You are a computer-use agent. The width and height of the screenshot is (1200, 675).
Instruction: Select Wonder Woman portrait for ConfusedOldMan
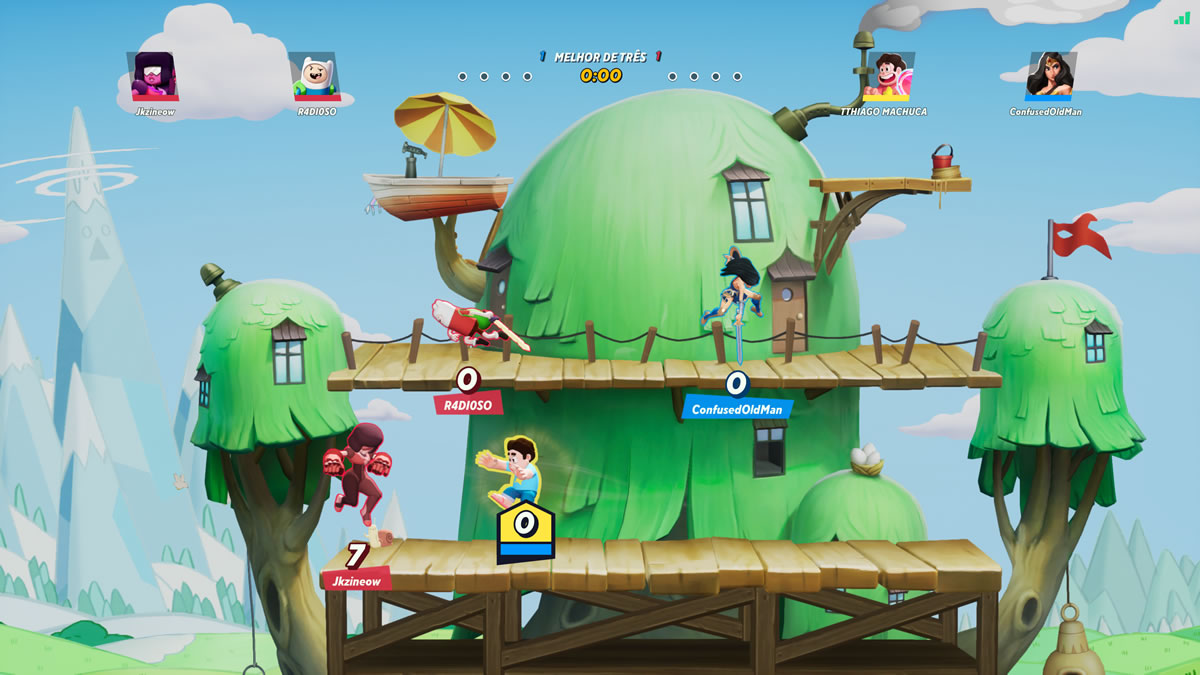pyautogui.click(x=1049, y=76)
